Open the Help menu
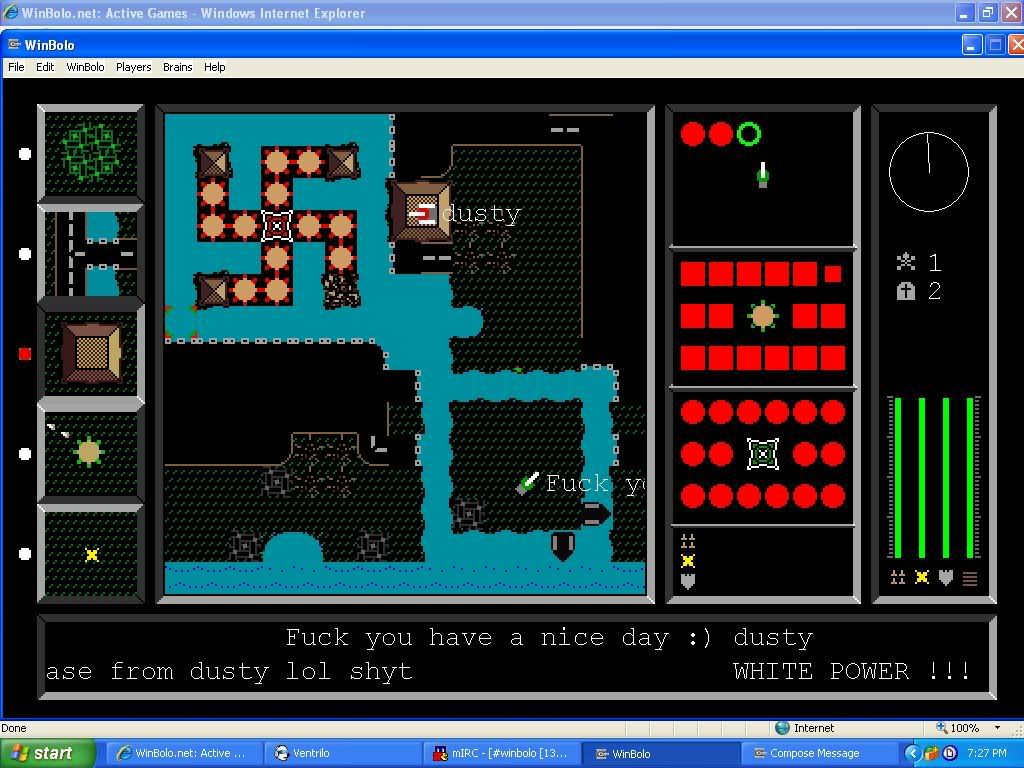Image resolution: width=1024 pixels, height=768 pixels. 214,67
